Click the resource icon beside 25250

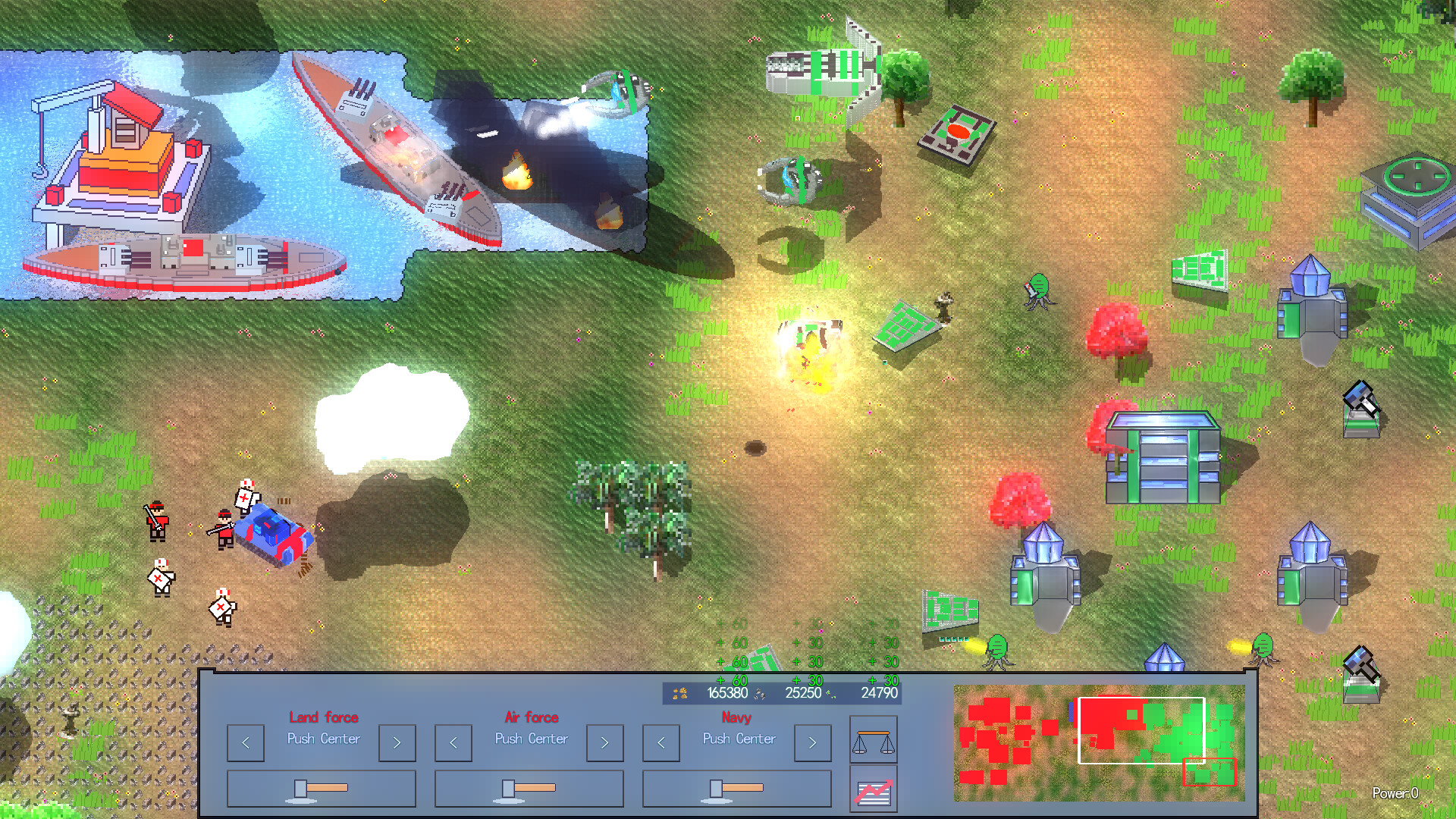758,694
